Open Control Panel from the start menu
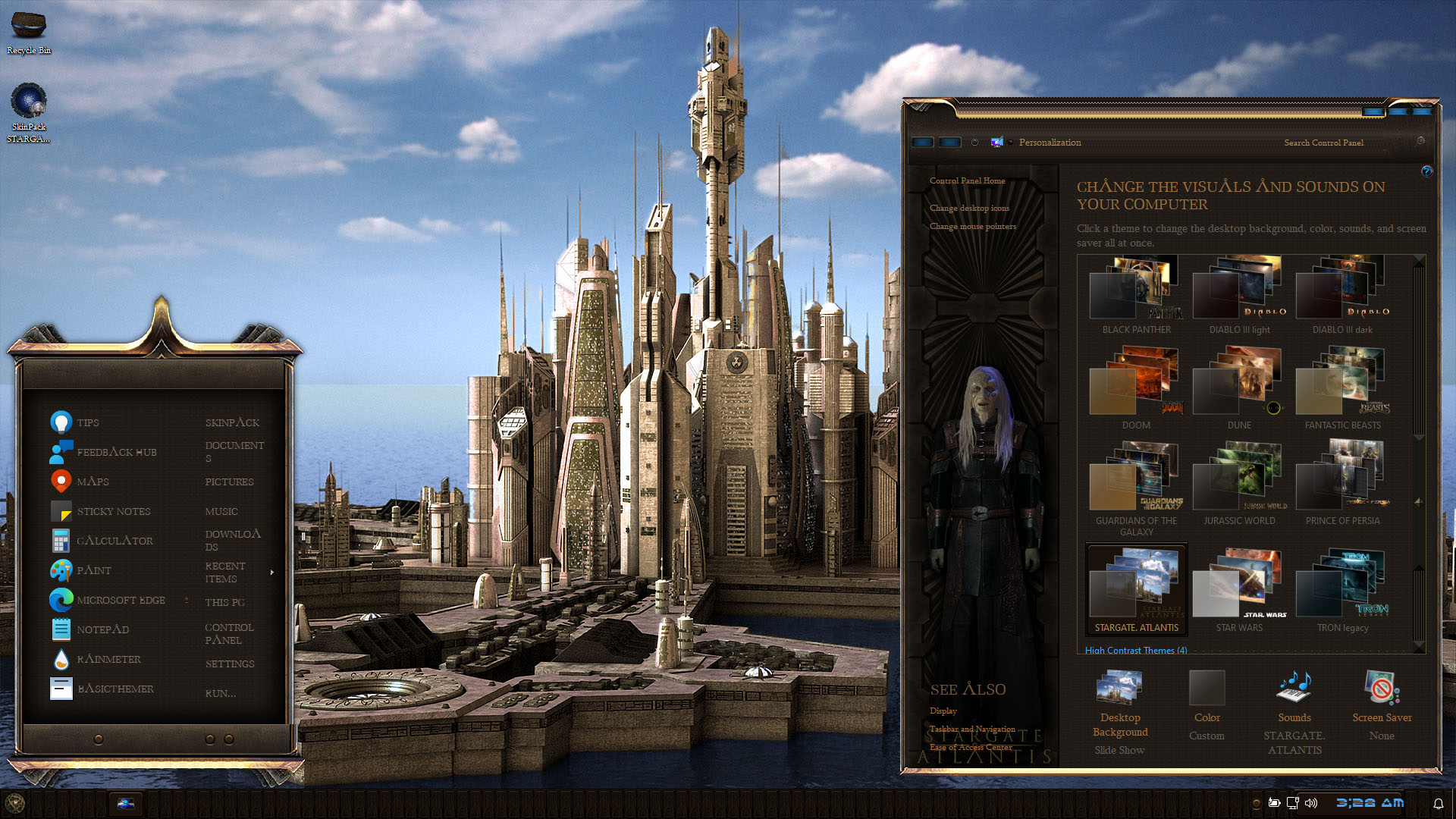Viewport: 1456px width, 819px height. pos(229,633)
